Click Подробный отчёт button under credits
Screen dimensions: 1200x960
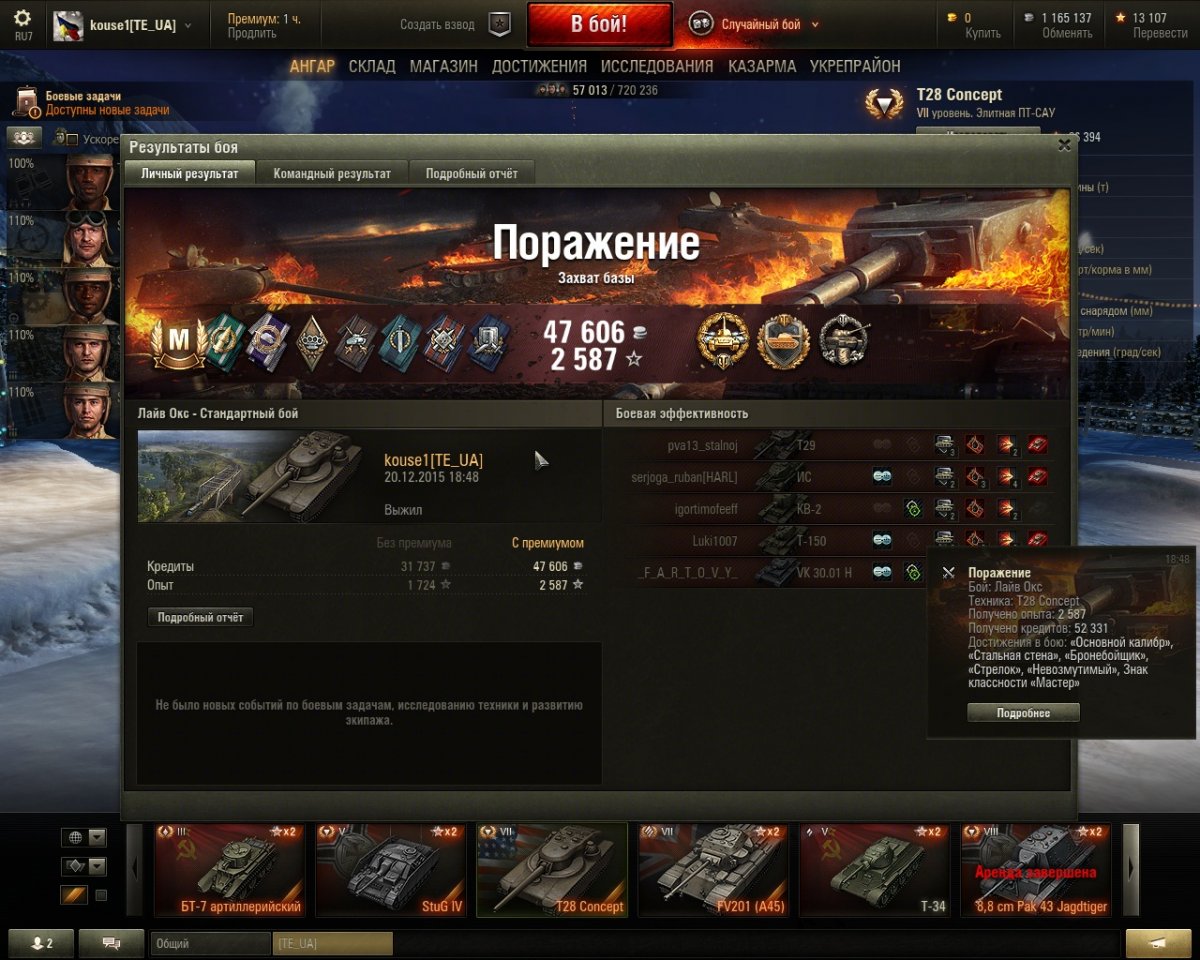(x=200, y=617)
